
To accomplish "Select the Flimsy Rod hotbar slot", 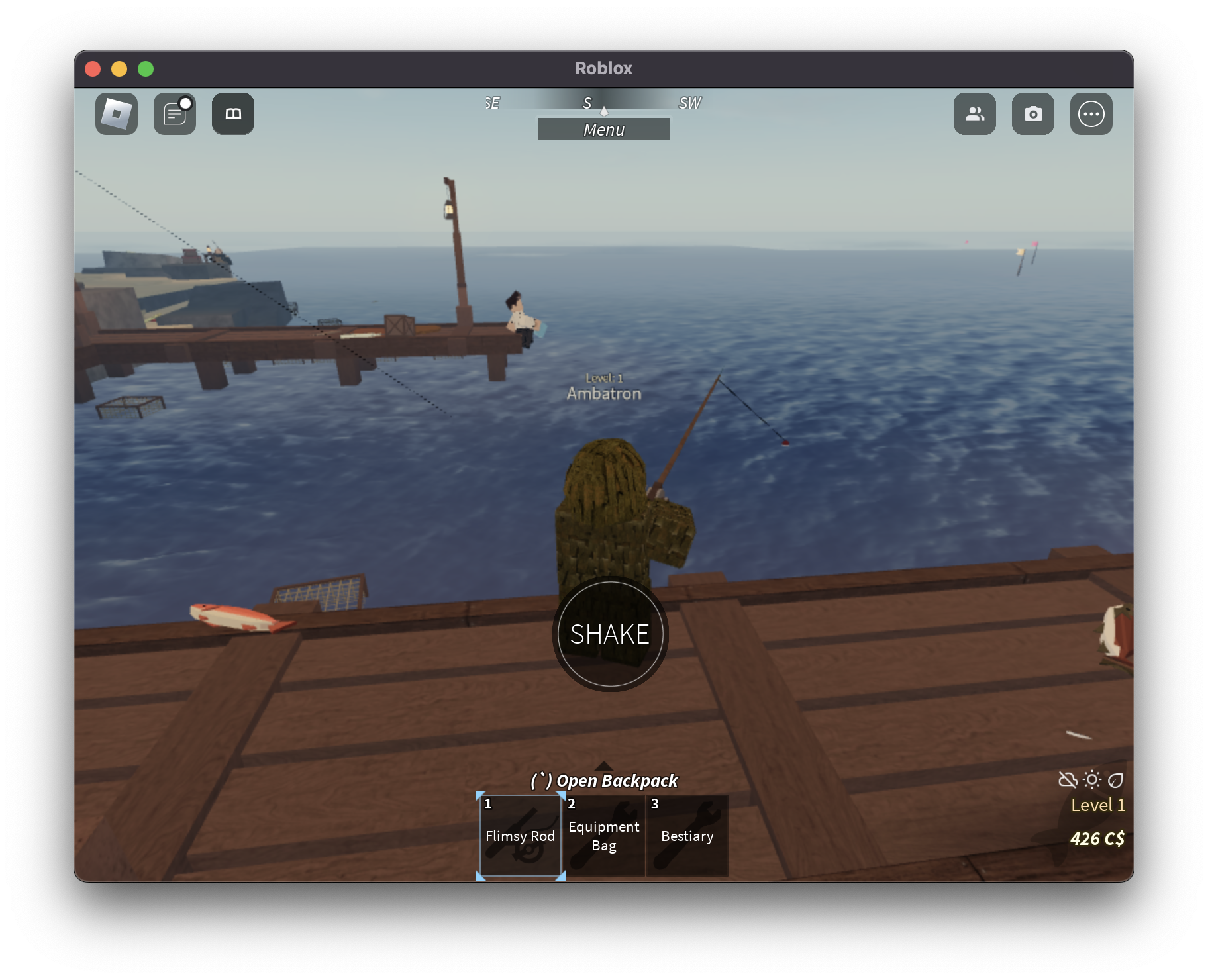I will coord(521,836).
